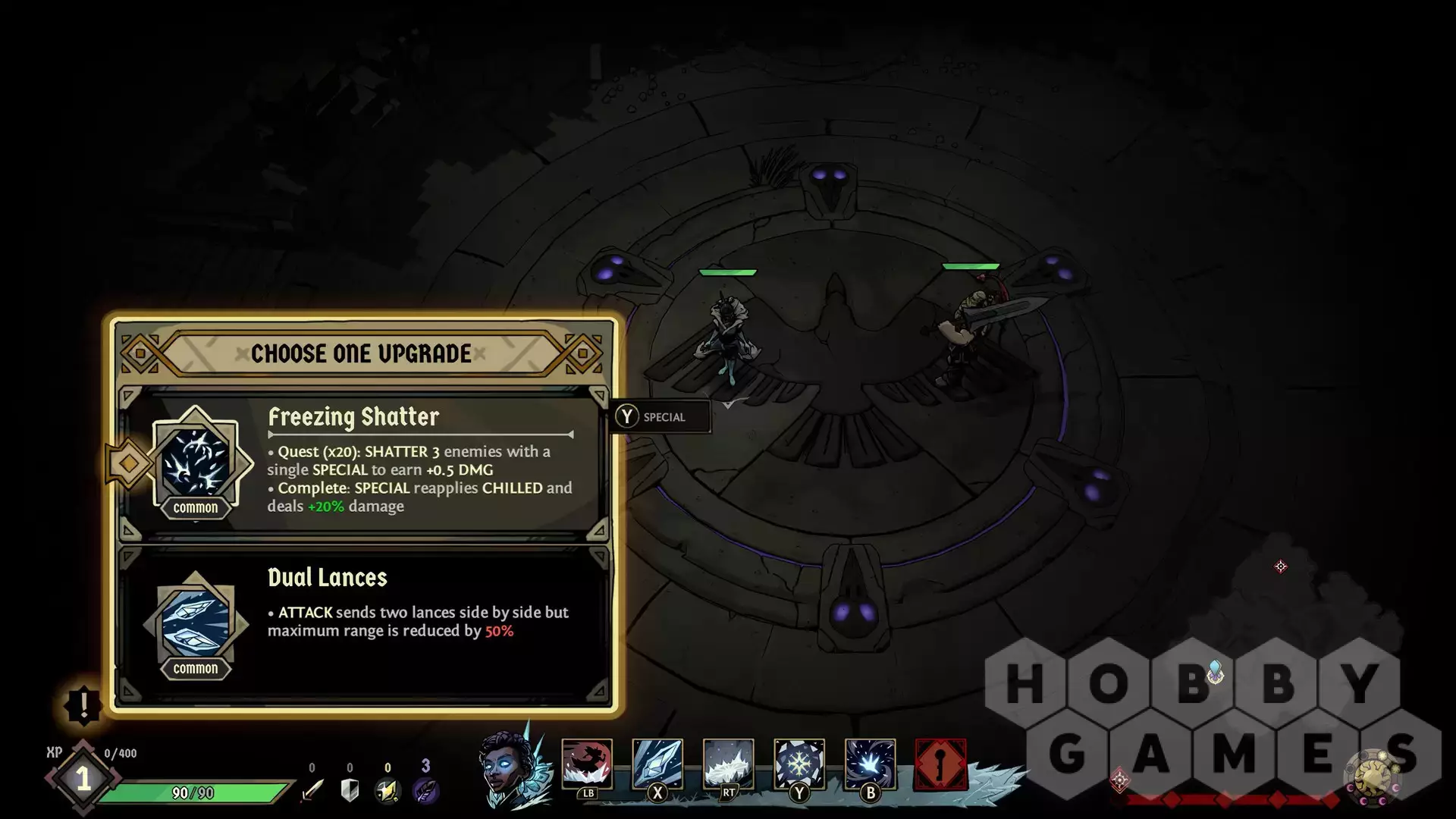Select the Dual Lances upgrade
The height and width of the screenshot is (819, 1456).
tap(364, 622)
